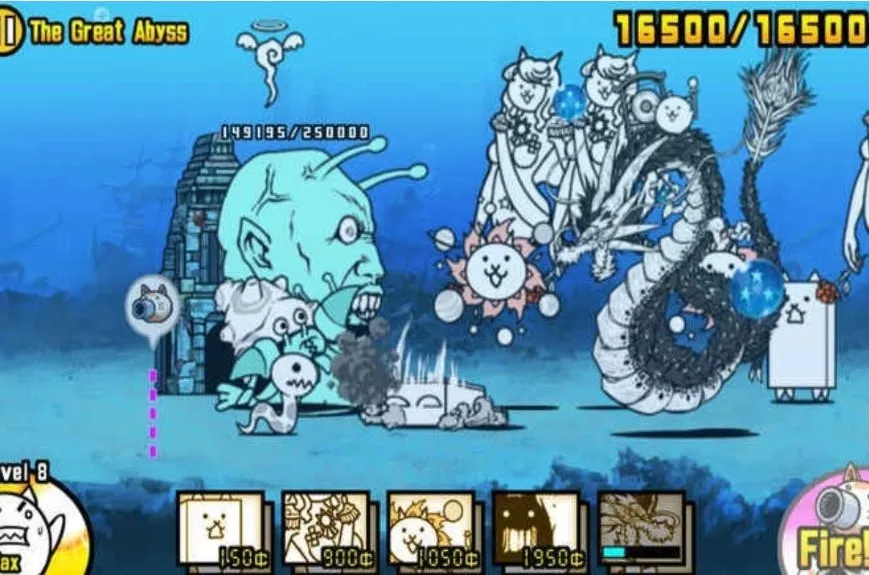Select the recharging dragon unit slot

[x=642, y=529]
